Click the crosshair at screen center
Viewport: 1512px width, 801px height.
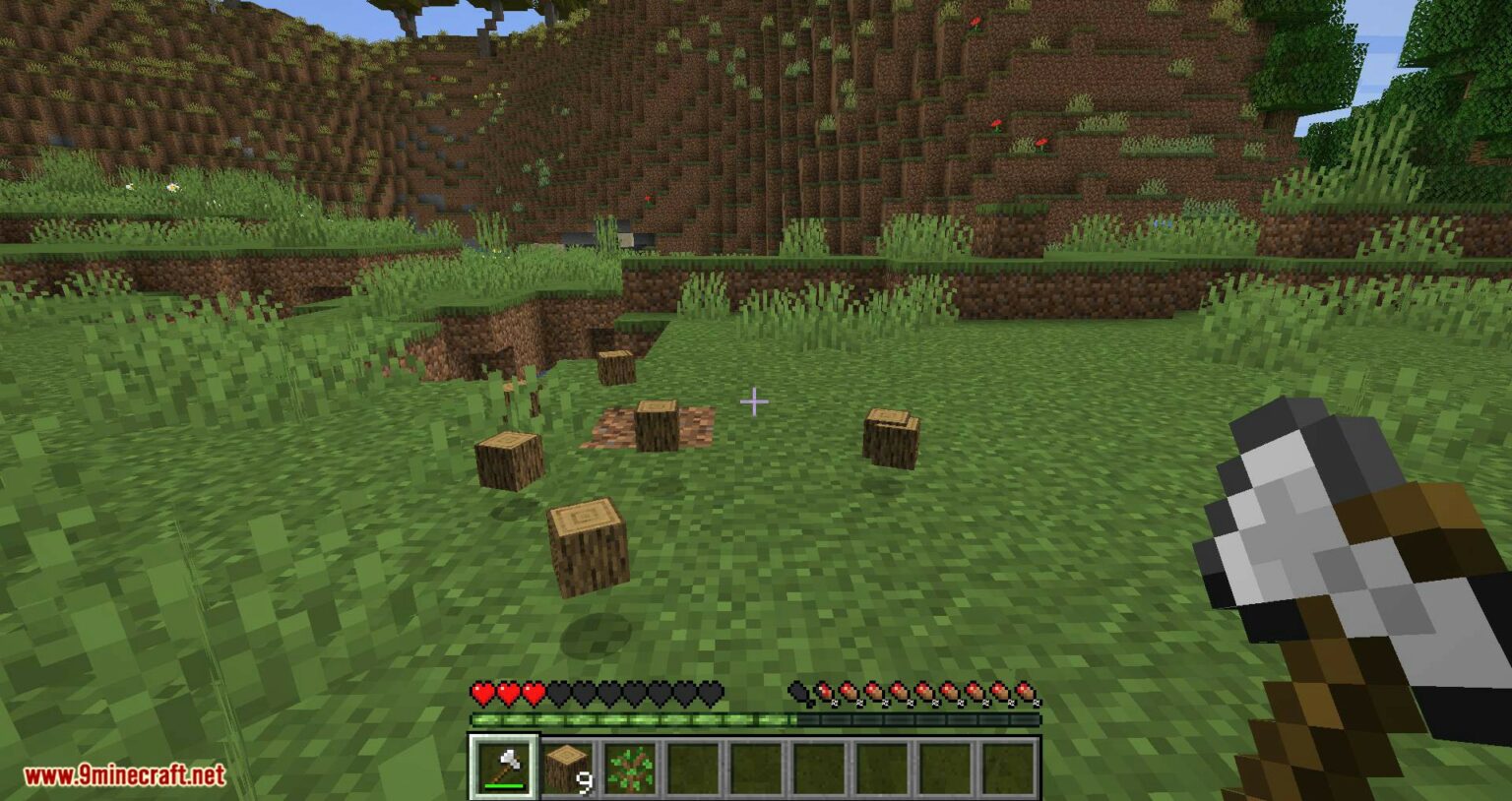coord(755,400)
